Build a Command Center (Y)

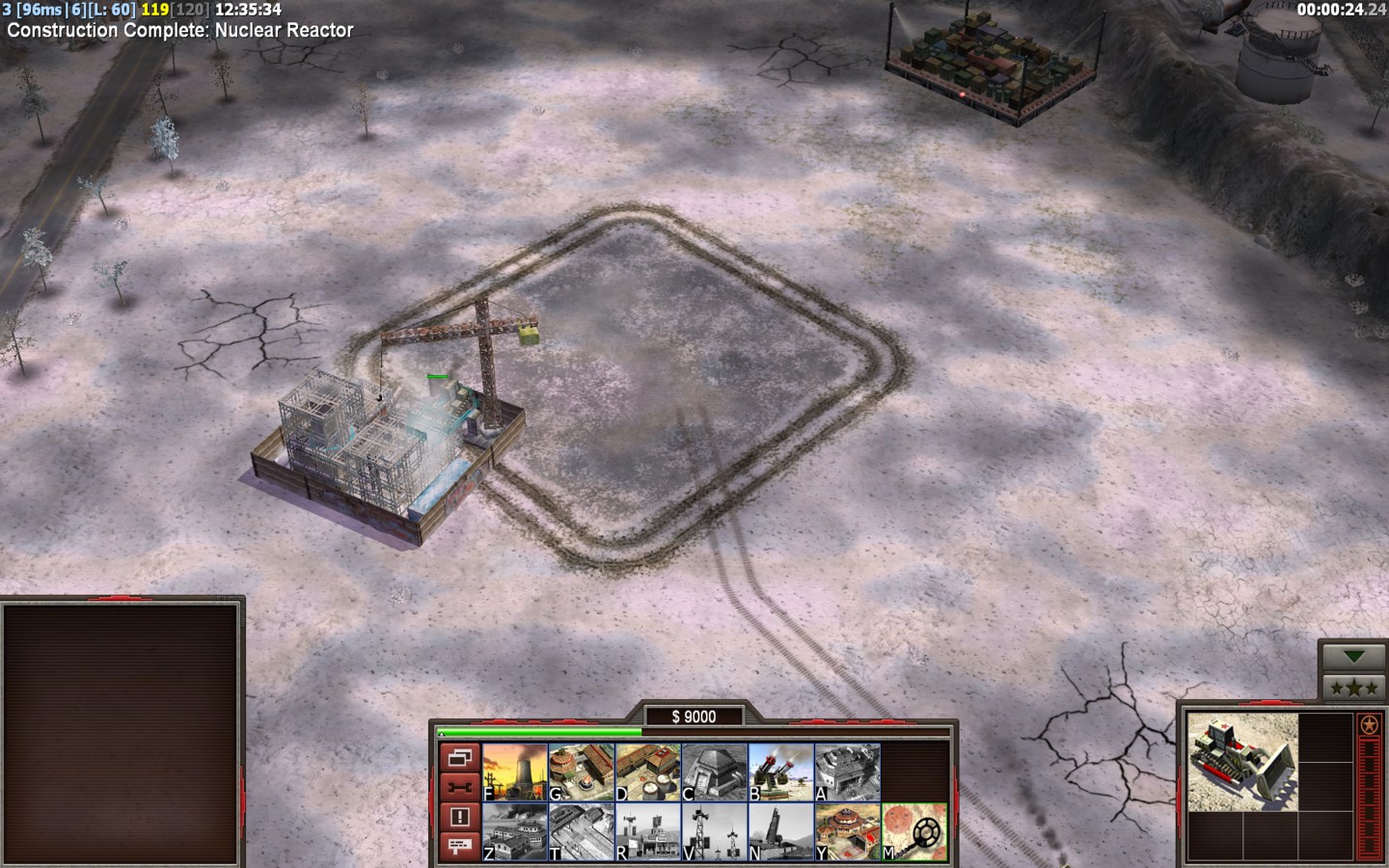pyautogui.click(x=848, y=831)
